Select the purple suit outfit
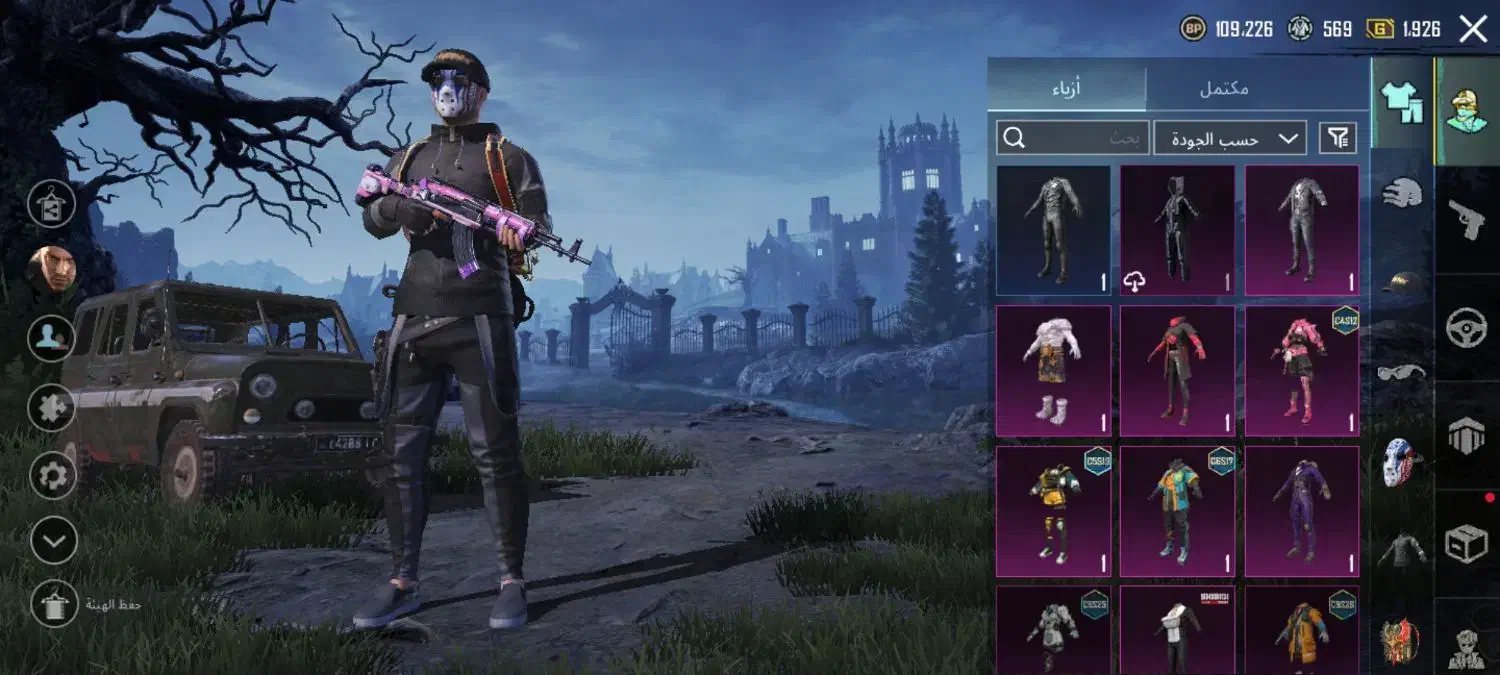 pyautogui.click(x=1301, y=511)
